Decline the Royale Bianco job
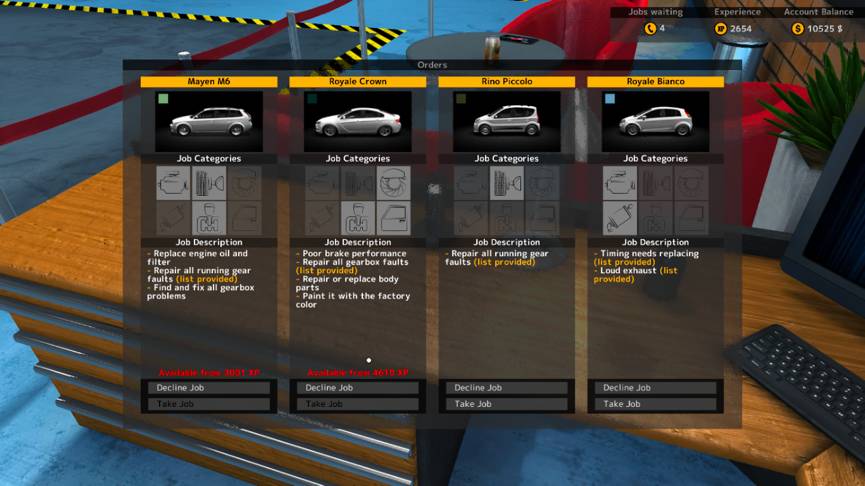The image size is (865, 486). pos(656,388)
